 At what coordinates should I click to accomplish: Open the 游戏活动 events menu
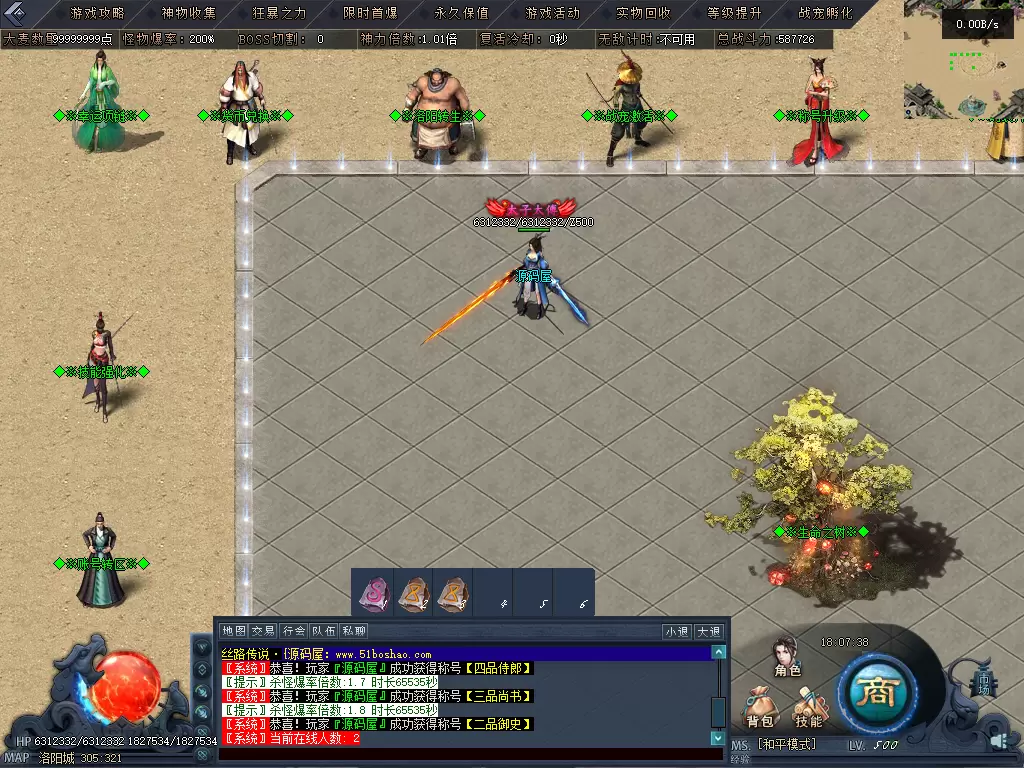[x=552, y=13]
